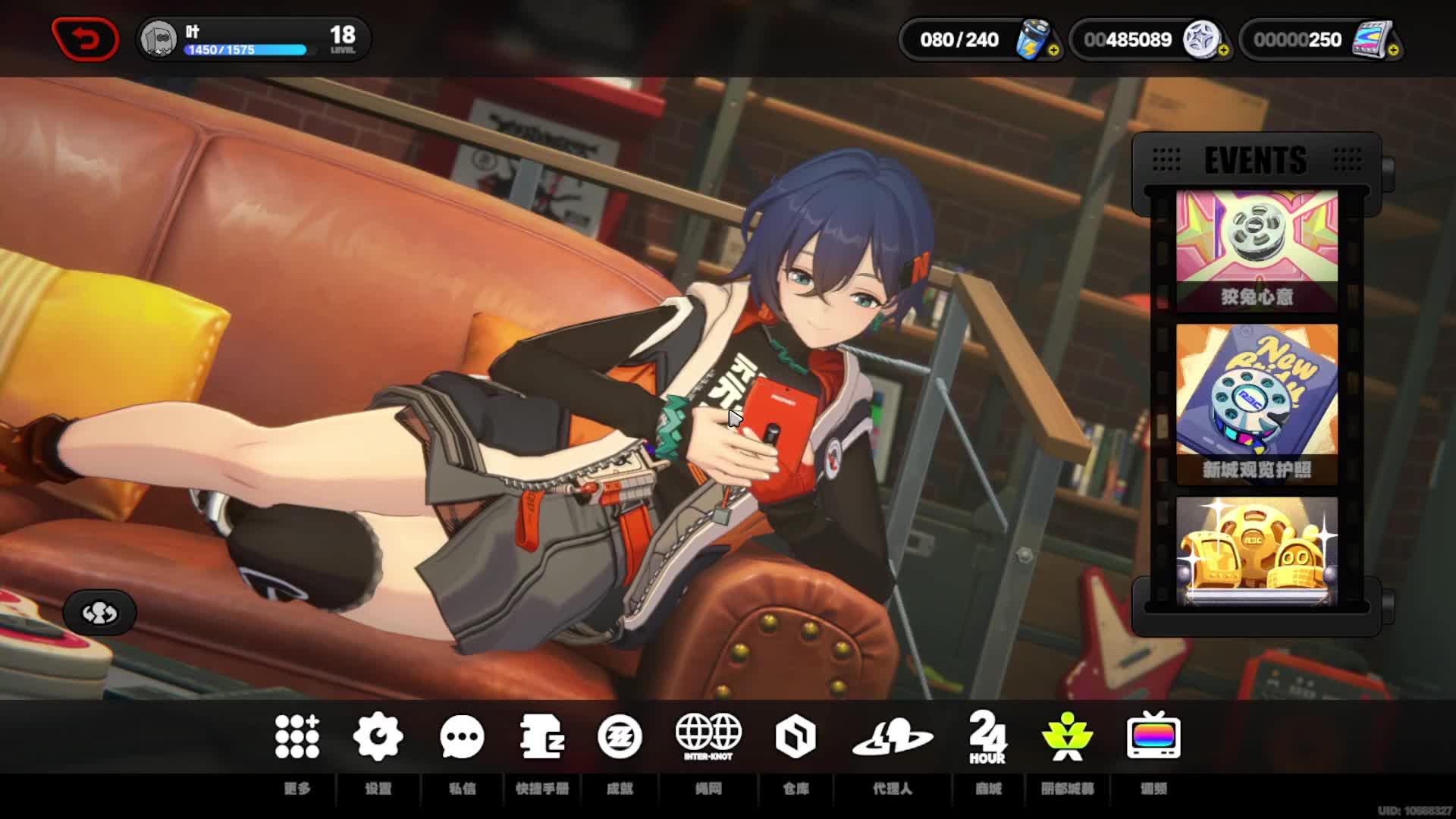Open the 仓库 storage

coord(795,737)
